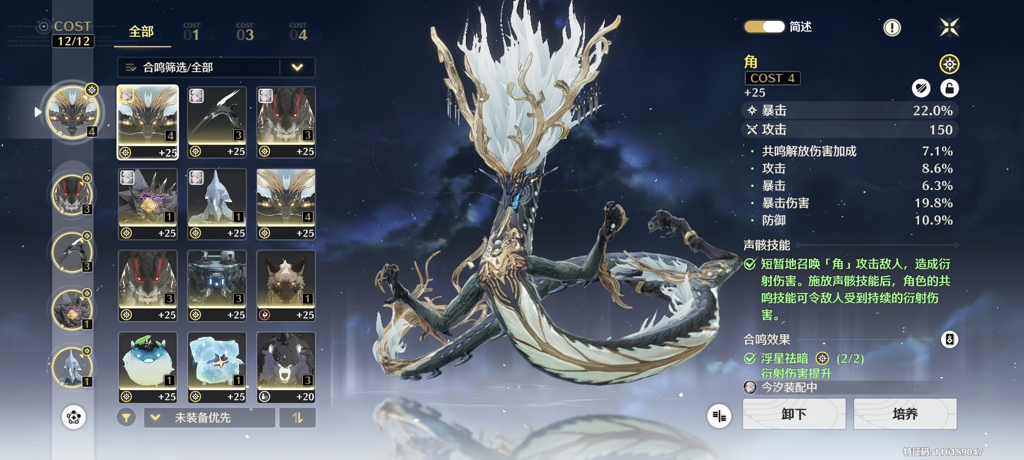Screen dimensions: 1024x460
Task: Select the COST 3 filter tab
Action: point(245,33)
